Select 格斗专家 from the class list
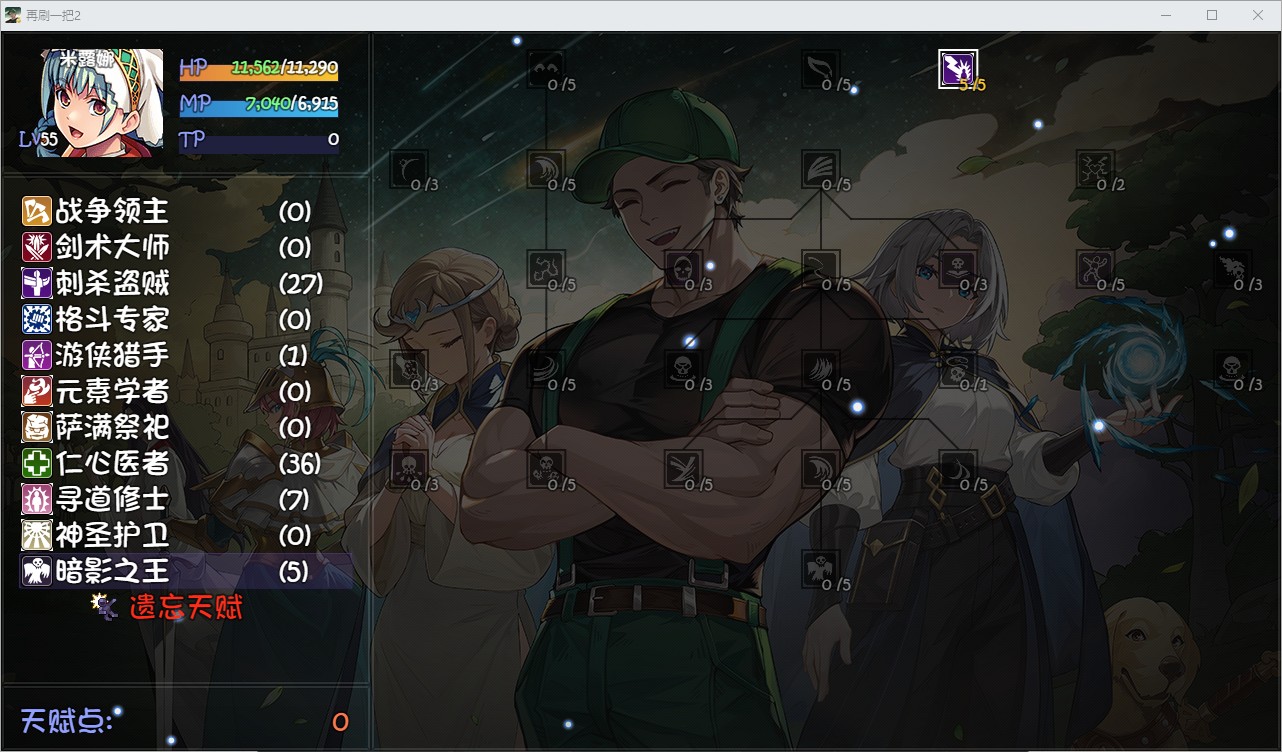The width and height of the screenshot is (1282, 752). tap(112, 319)
